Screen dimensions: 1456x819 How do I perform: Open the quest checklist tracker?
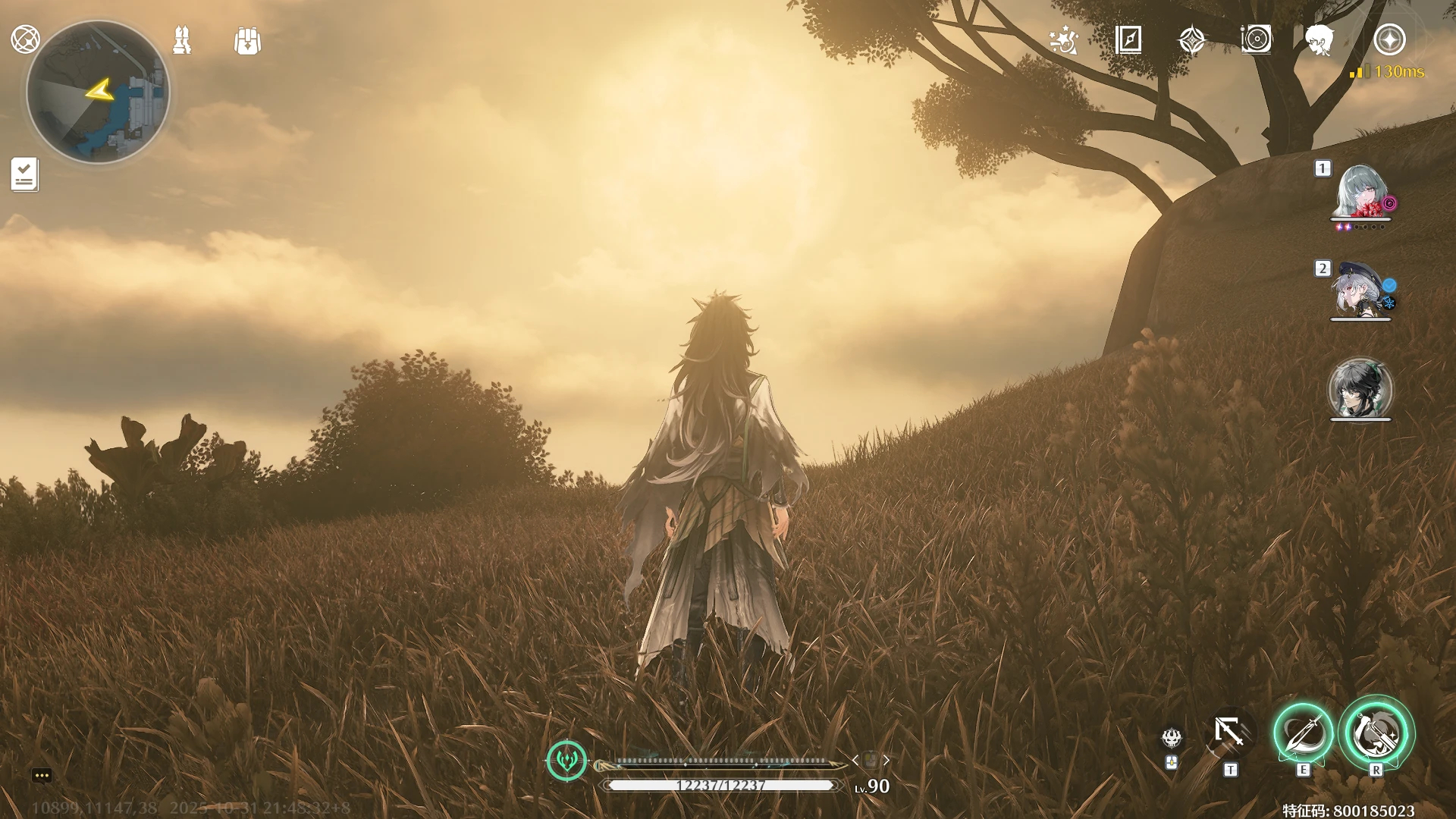[24, 174]
